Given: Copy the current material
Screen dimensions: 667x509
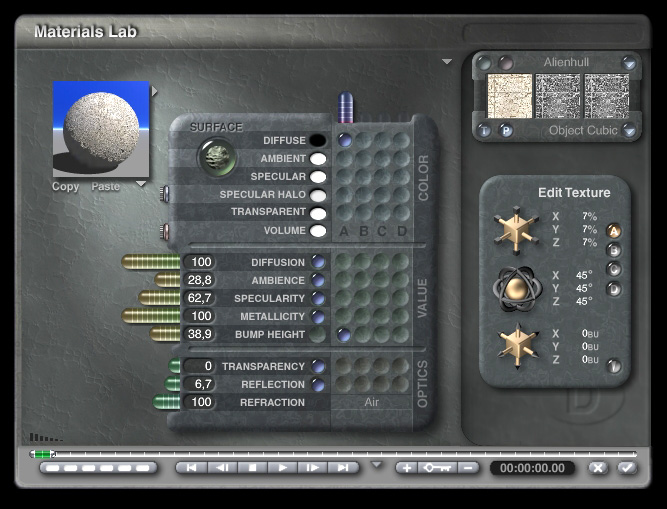Looking at the screenshot, I should pos(65,187).
